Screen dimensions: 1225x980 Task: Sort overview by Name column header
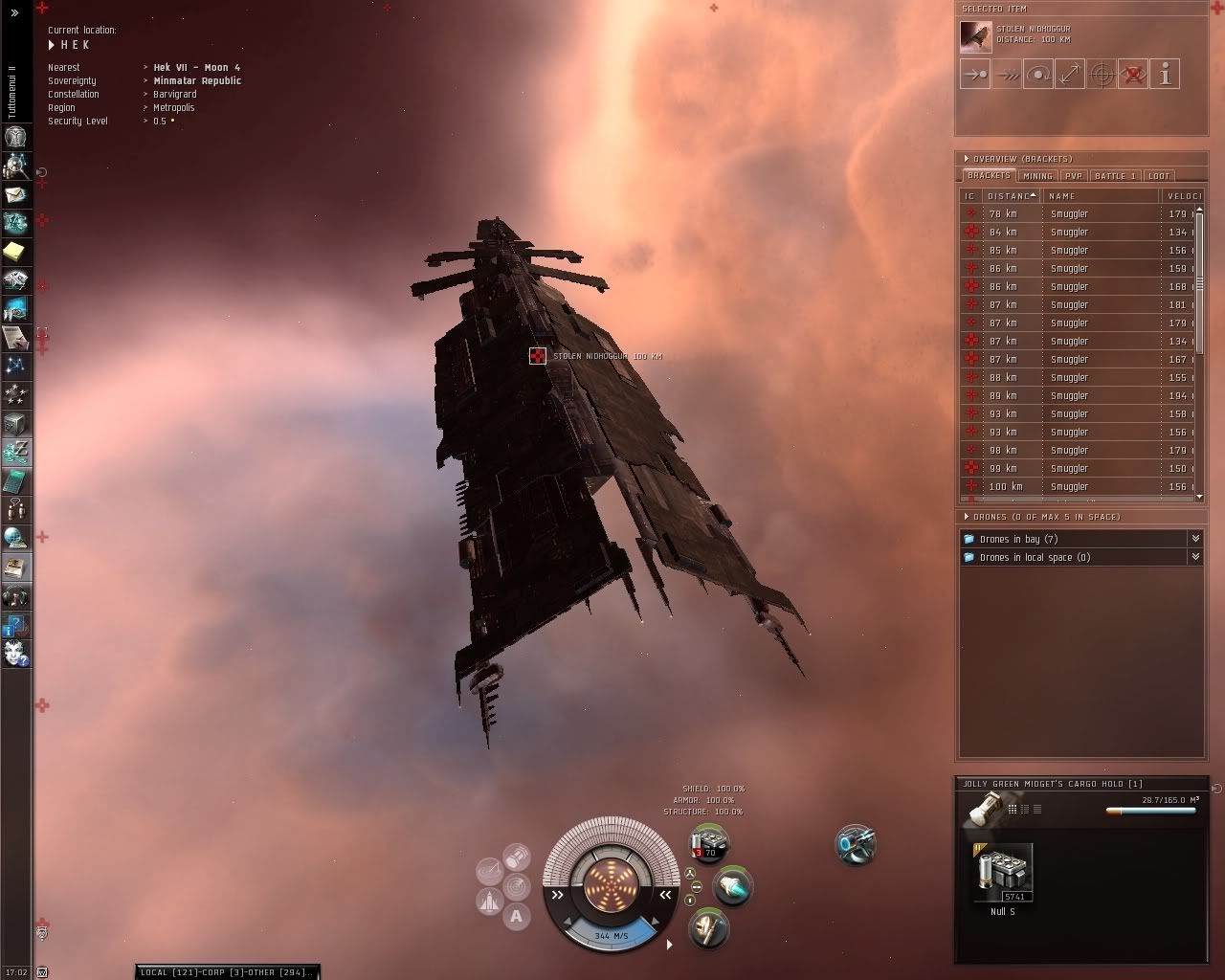1101,196
